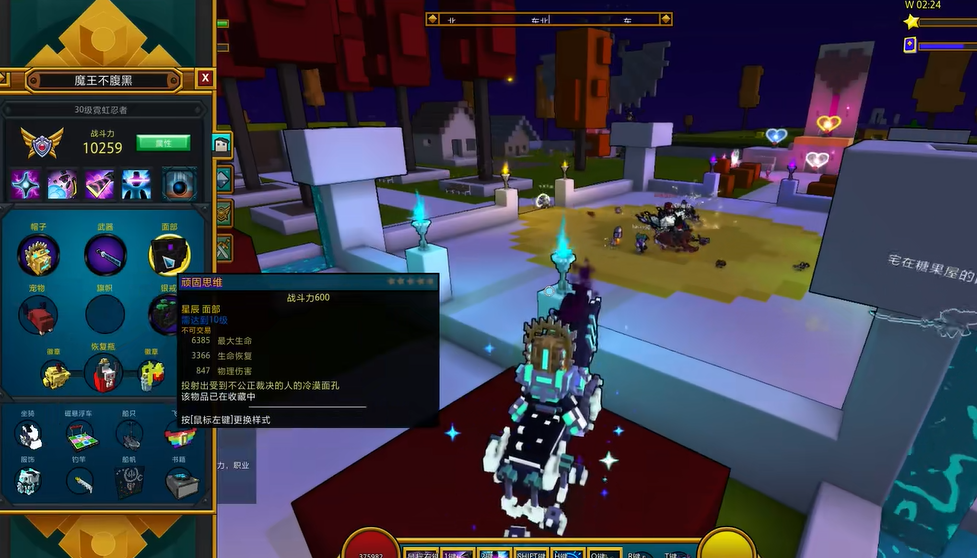977x558 pixels.
Task: Select the face (面部) equipment slot
Action: point(168,255)
